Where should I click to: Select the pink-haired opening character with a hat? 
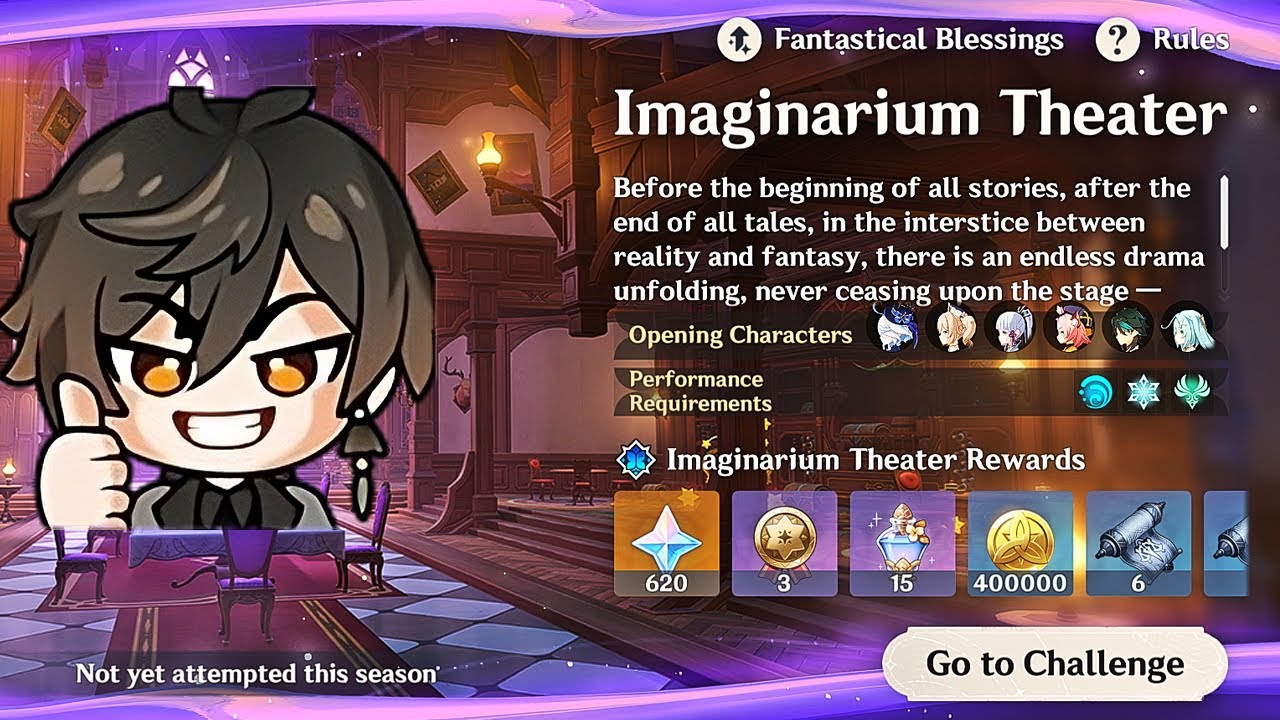(1068, 329)
